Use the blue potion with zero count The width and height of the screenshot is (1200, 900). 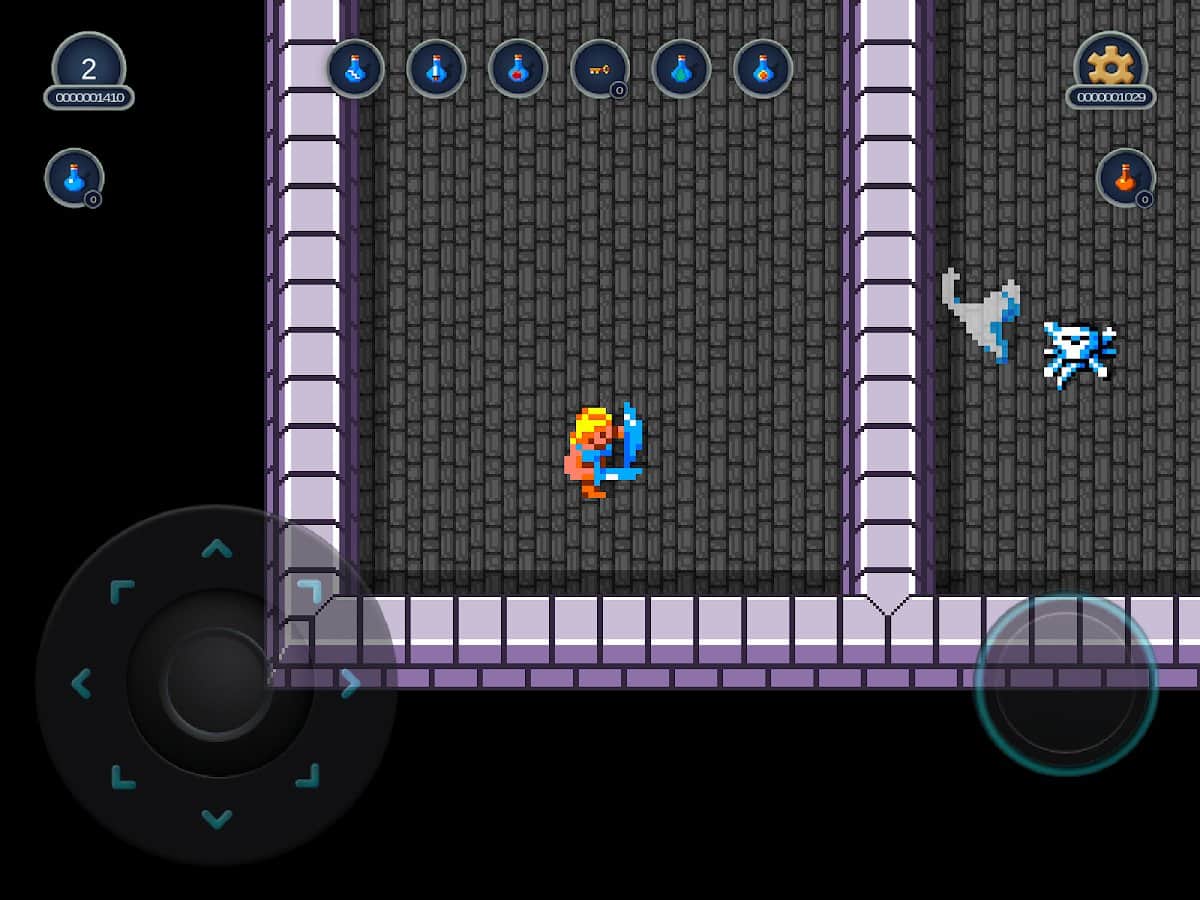point(74,178)
